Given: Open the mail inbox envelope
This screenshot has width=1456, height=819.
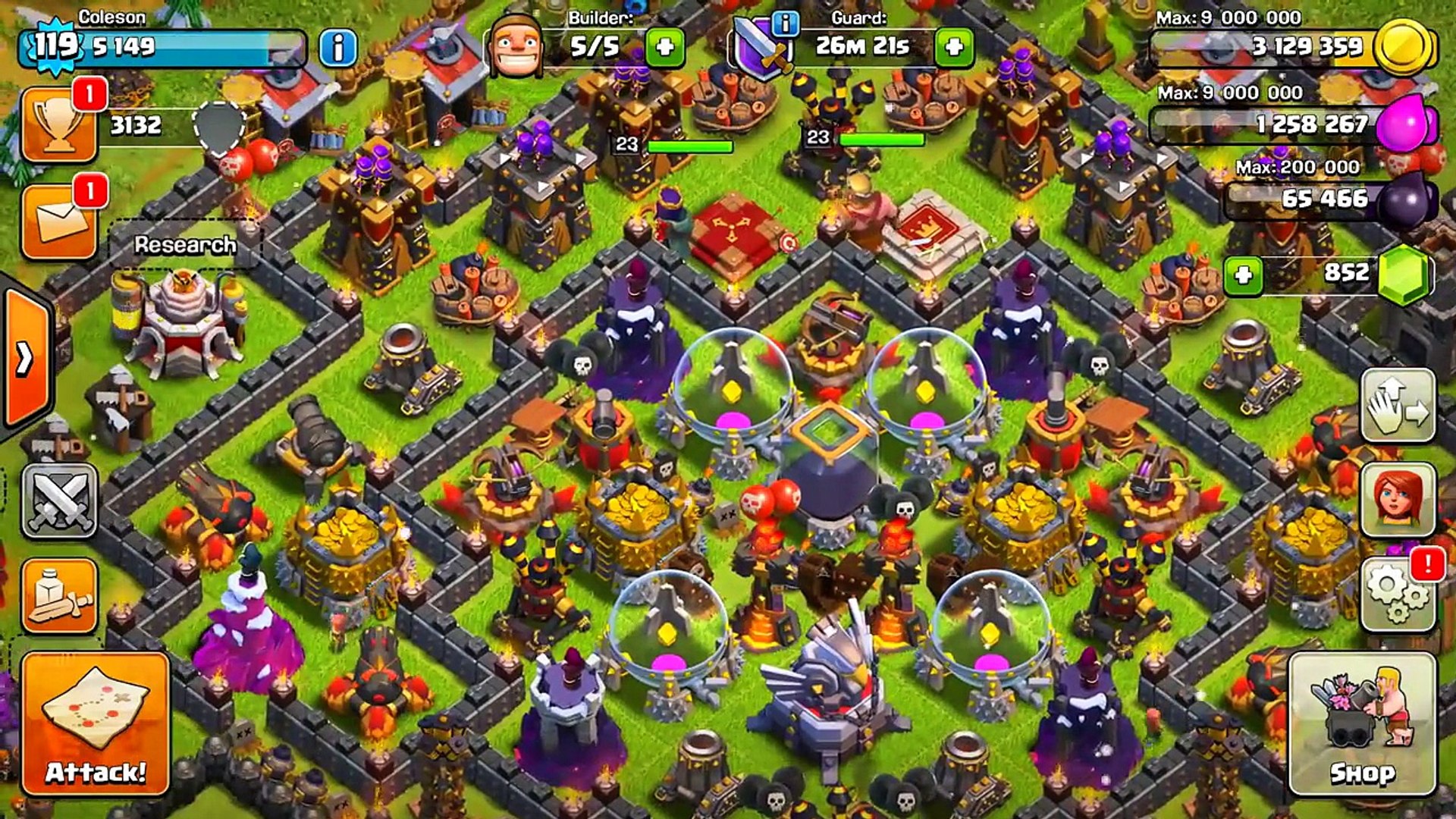Looking at the screenshot, I should pos(59,221).
